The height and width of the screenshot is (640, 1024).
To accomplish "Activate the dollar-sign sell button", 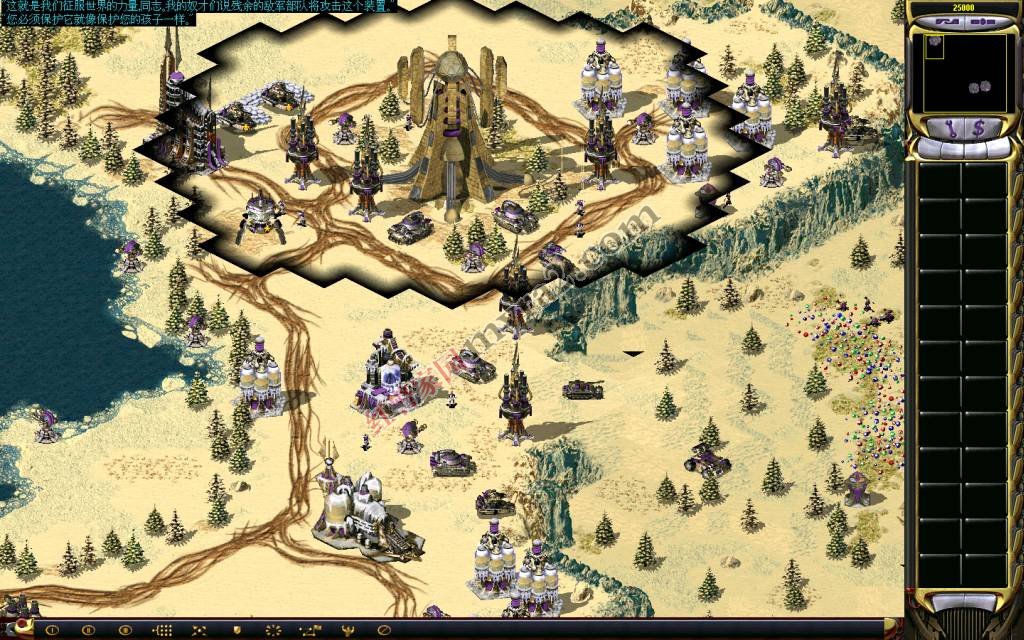I will click(979, 128).
